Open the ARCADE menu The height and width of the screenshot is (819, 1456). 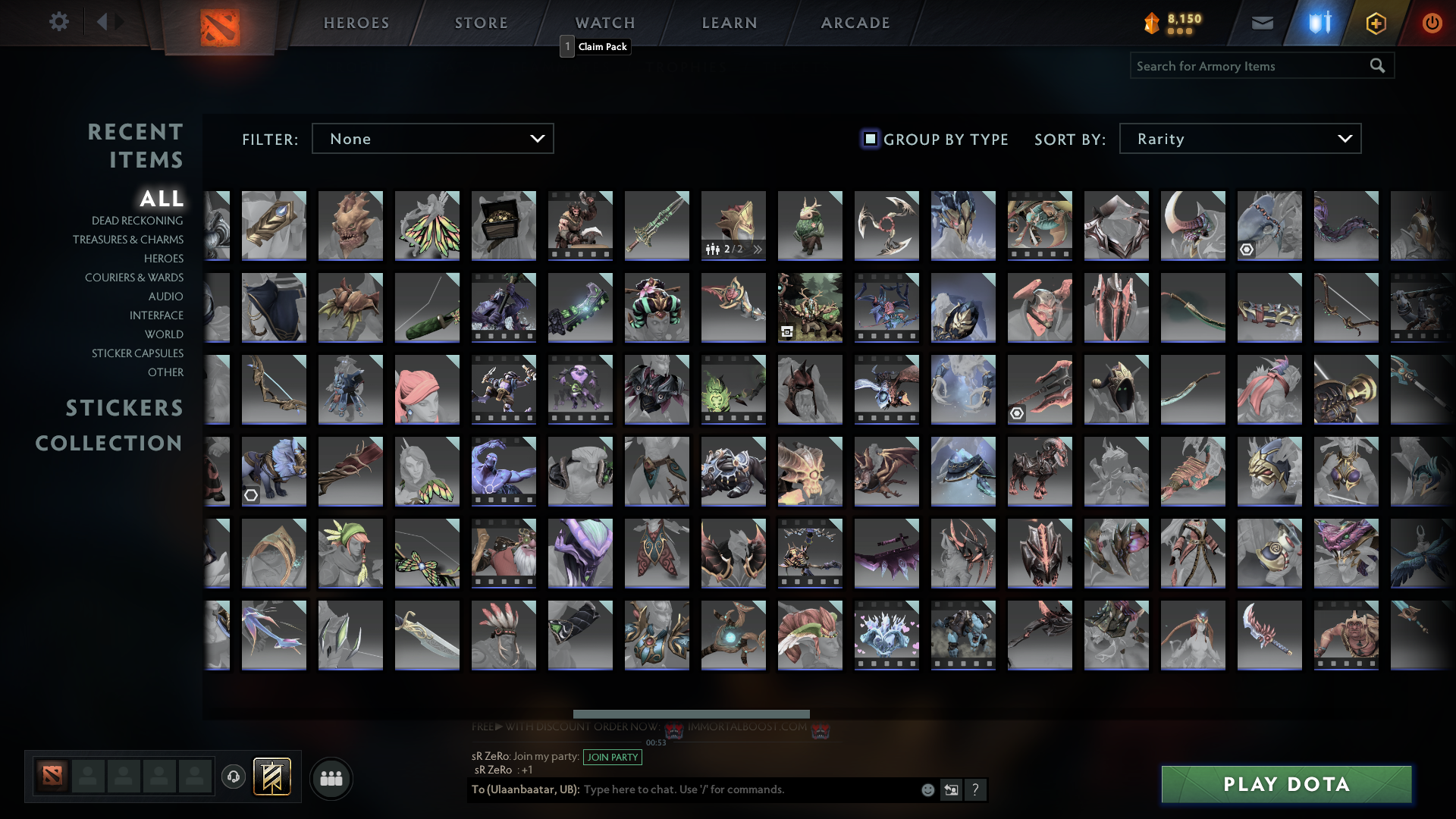[855, 22]
